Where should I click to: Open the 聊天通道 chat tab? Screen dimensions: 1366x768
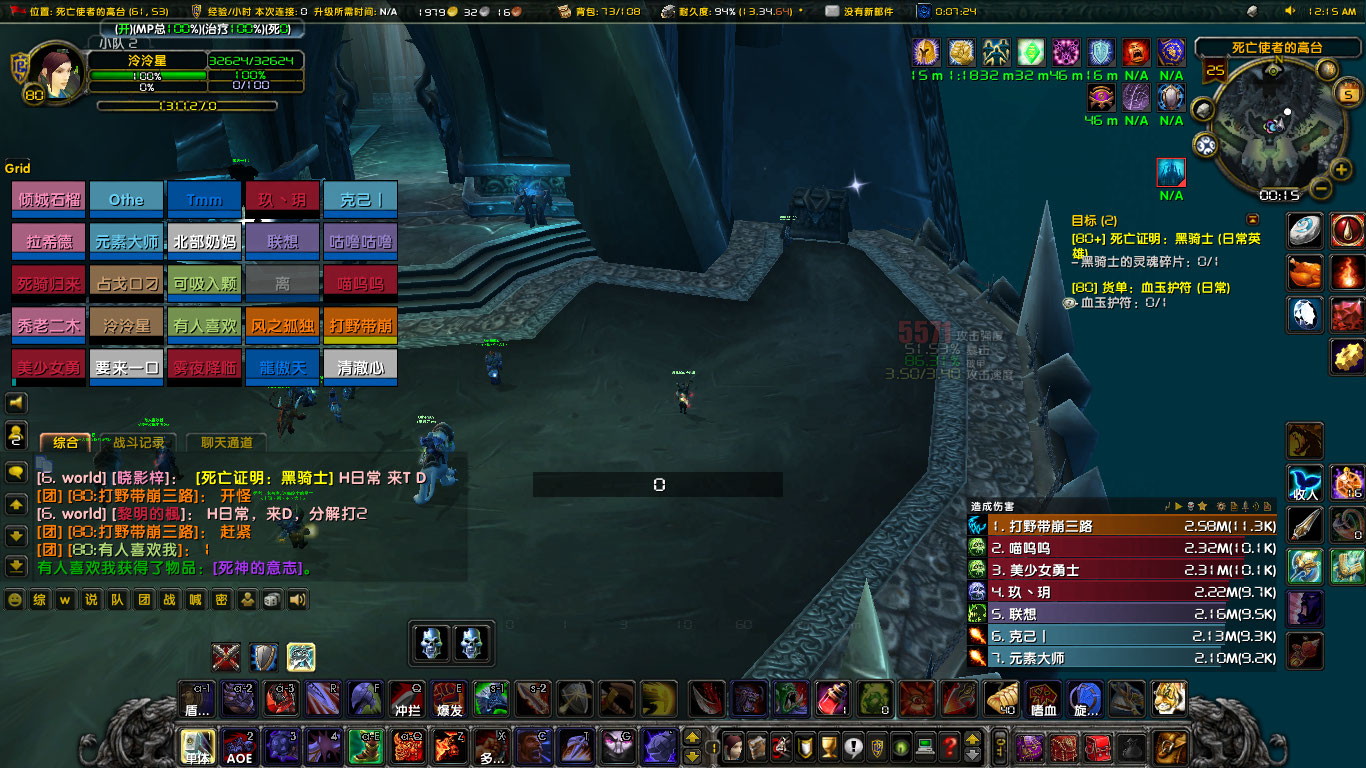click(x=226, y=442)
